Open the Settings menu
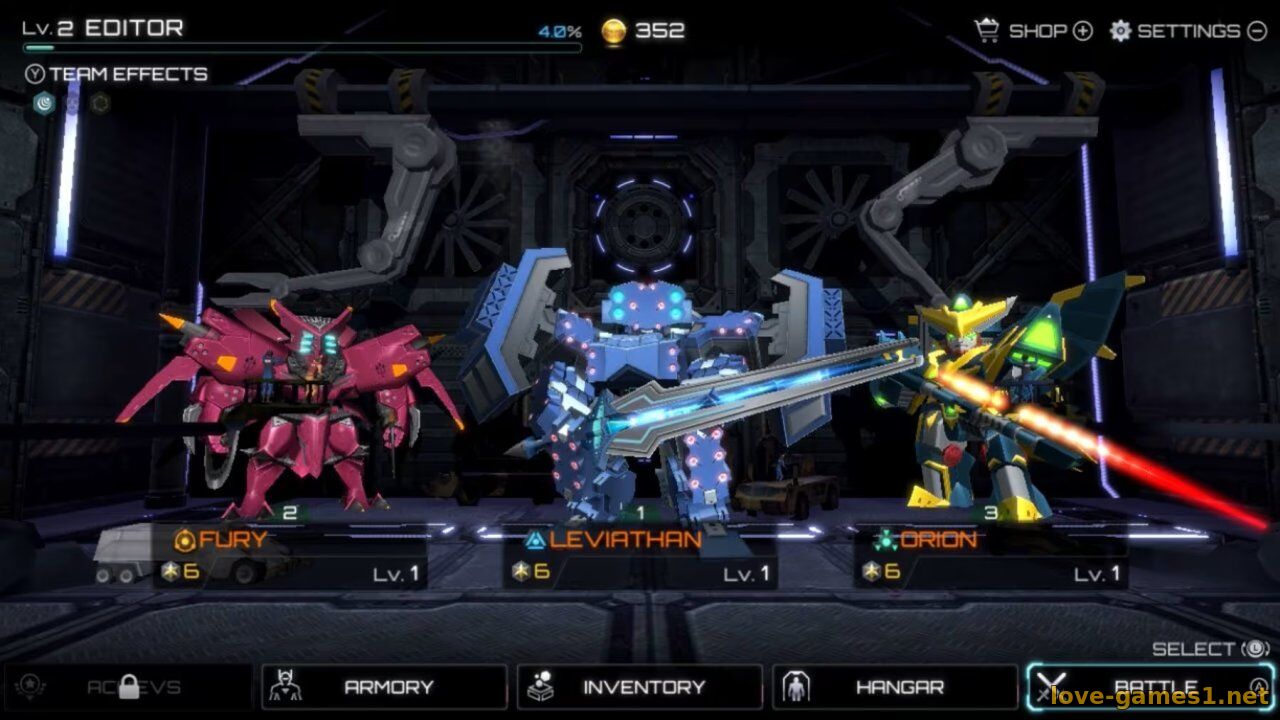Screen dimensions: 1280x720 click(x=1188, y=31)
